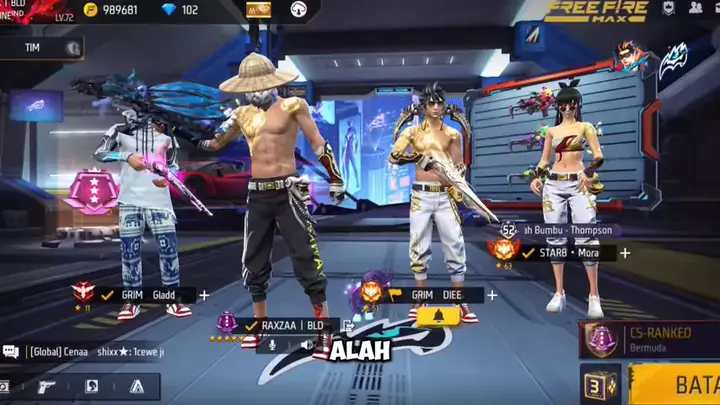Toggle the speaker sound icon
The width and height of the screenshot is (720, 405).
pos(309,345)
